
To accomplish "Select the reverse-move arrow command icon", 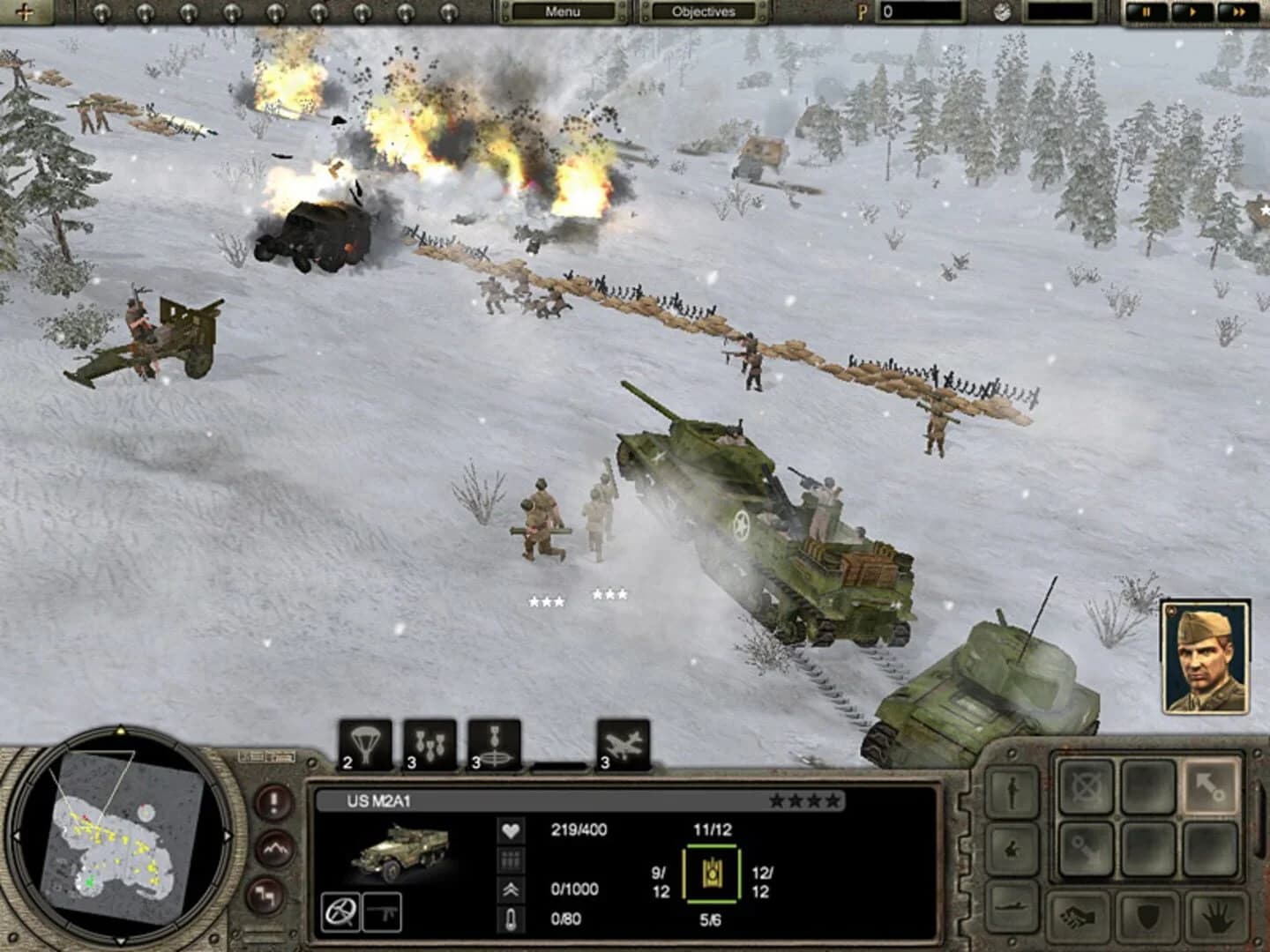I will [1087, 849].
